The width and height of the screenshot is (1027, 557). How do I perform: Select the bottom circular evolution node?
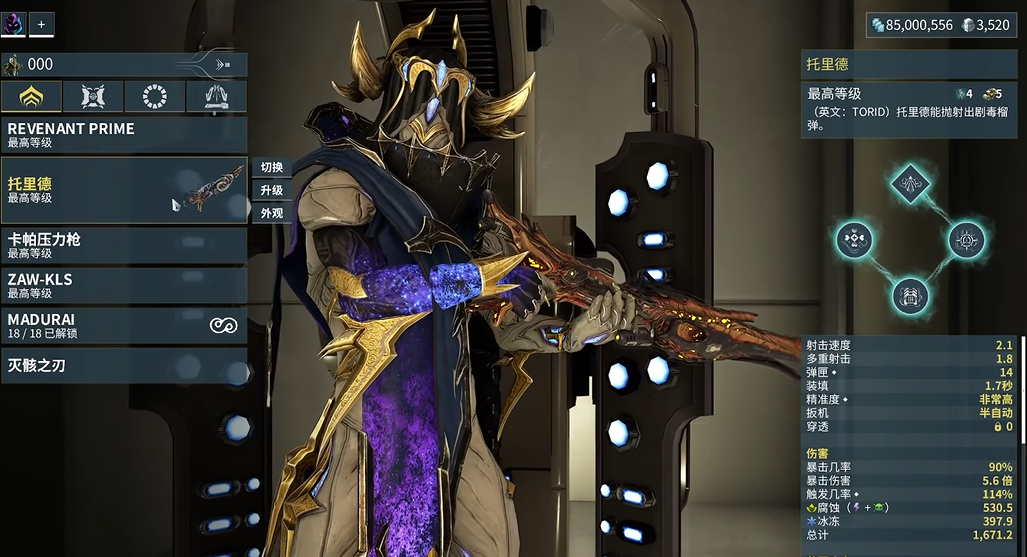pyautogui.click(x=910, y=296)
